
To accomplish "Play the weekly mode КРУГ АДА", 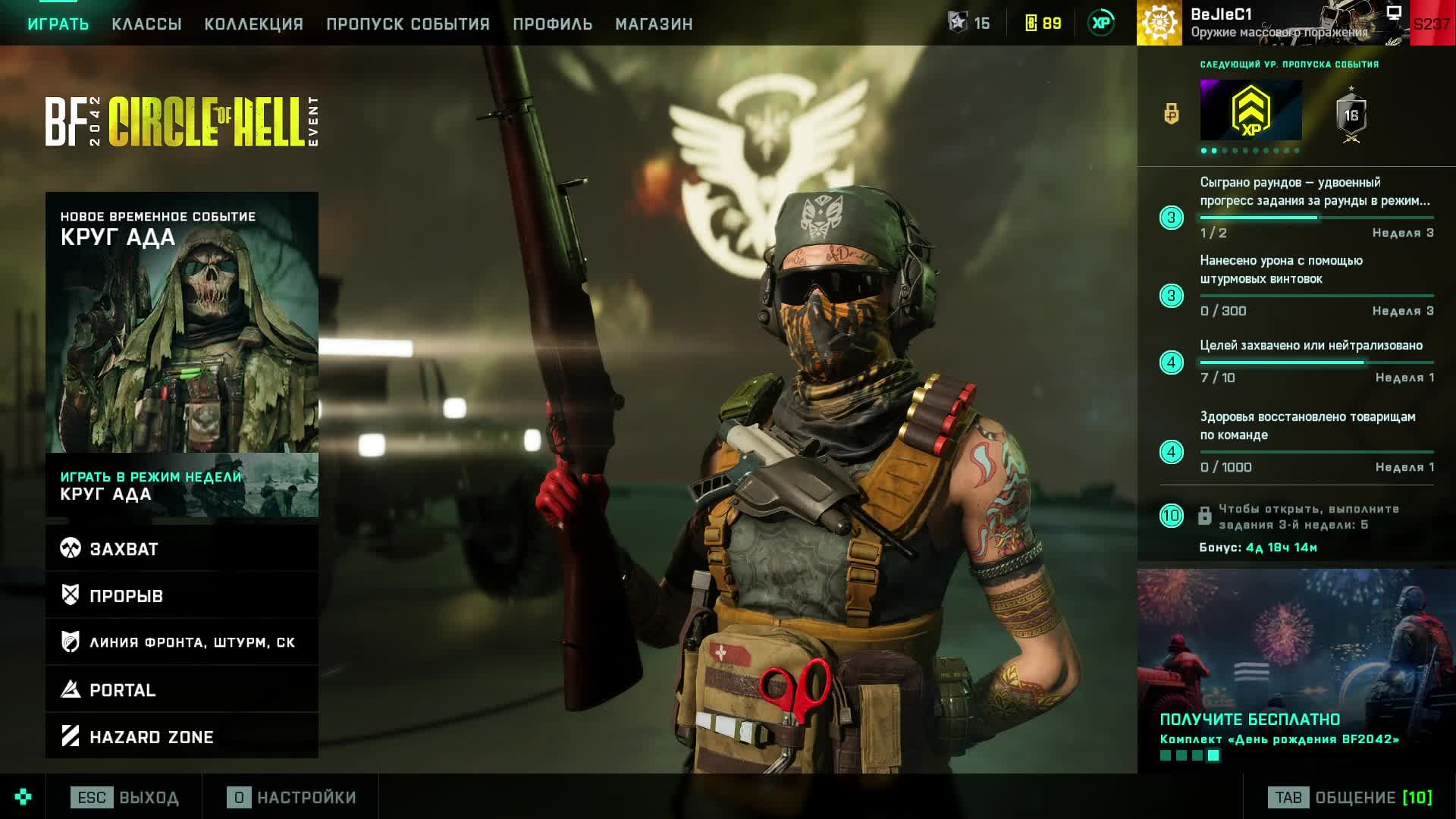I will [182, 486].
